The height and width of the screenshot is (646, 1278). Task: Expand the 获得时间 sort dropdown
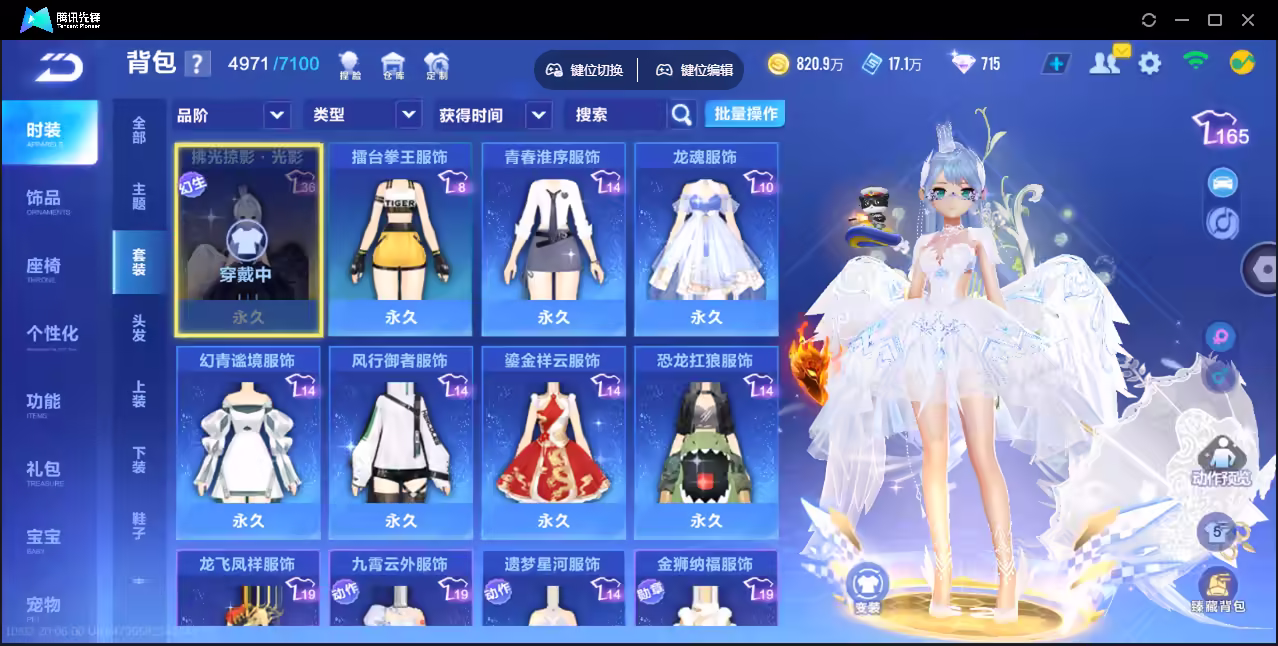click(494, 115)
